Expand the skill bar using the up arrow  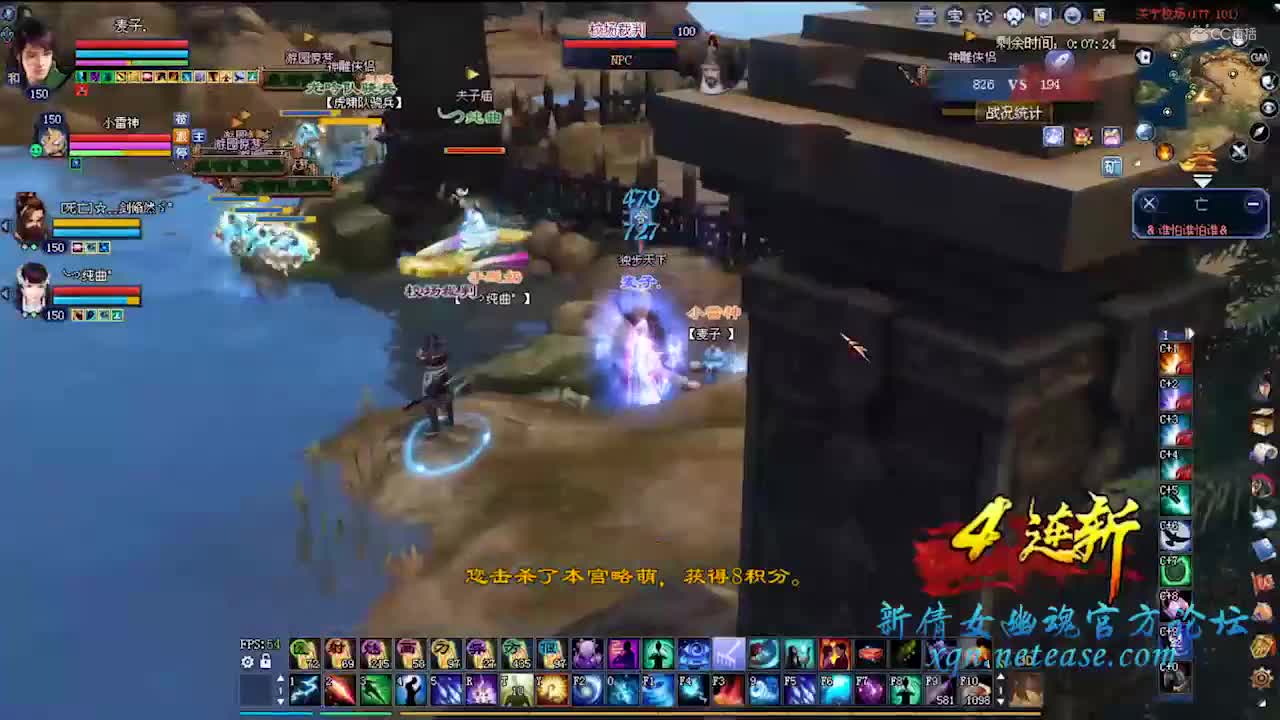pyautogui.click(x=280, y=678)
